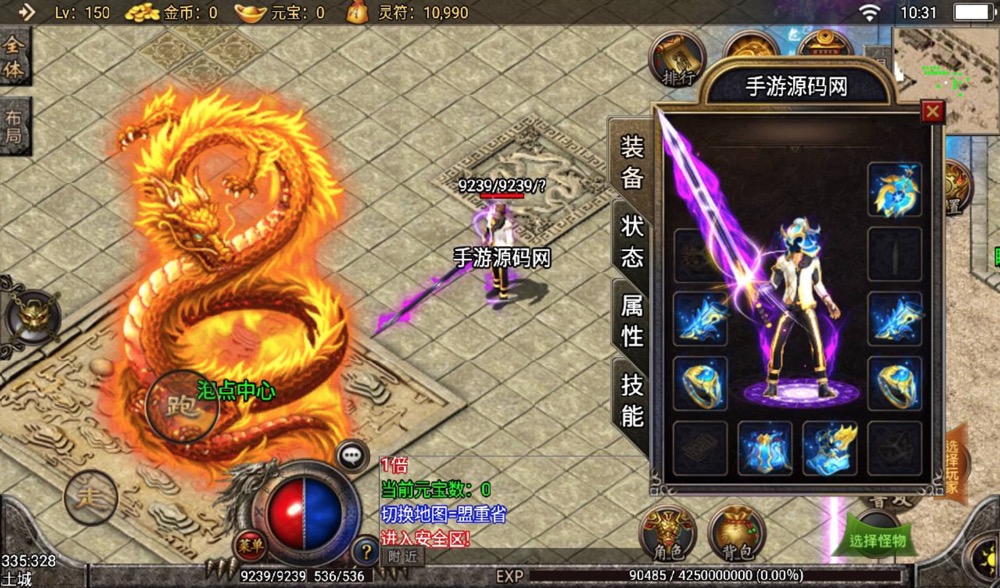Tap the 全体 button on left edge
This screenshot has height=588, width=1000.
[14, 57]
